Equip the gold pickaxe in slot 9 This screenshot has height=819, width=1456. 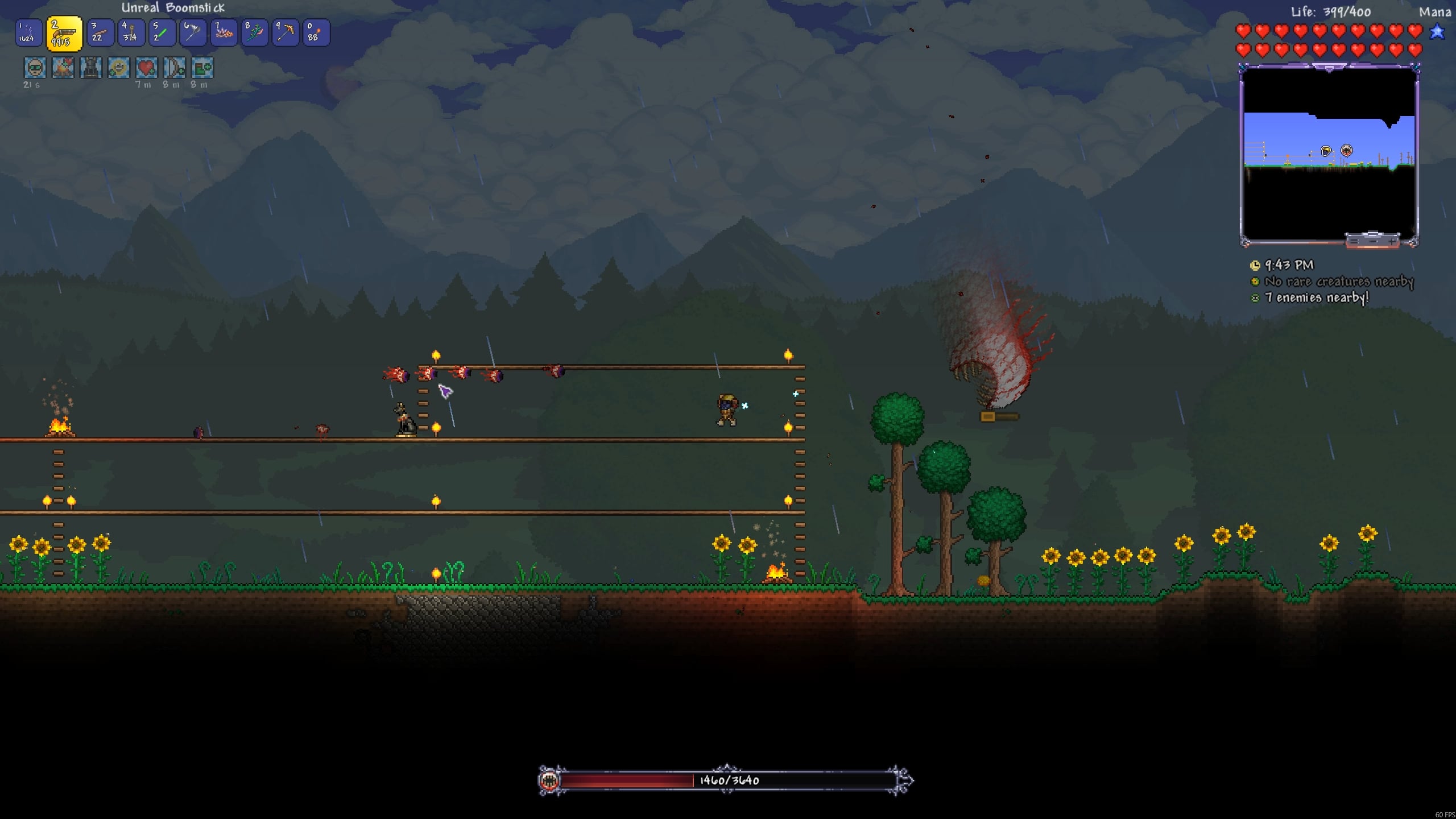285,33
